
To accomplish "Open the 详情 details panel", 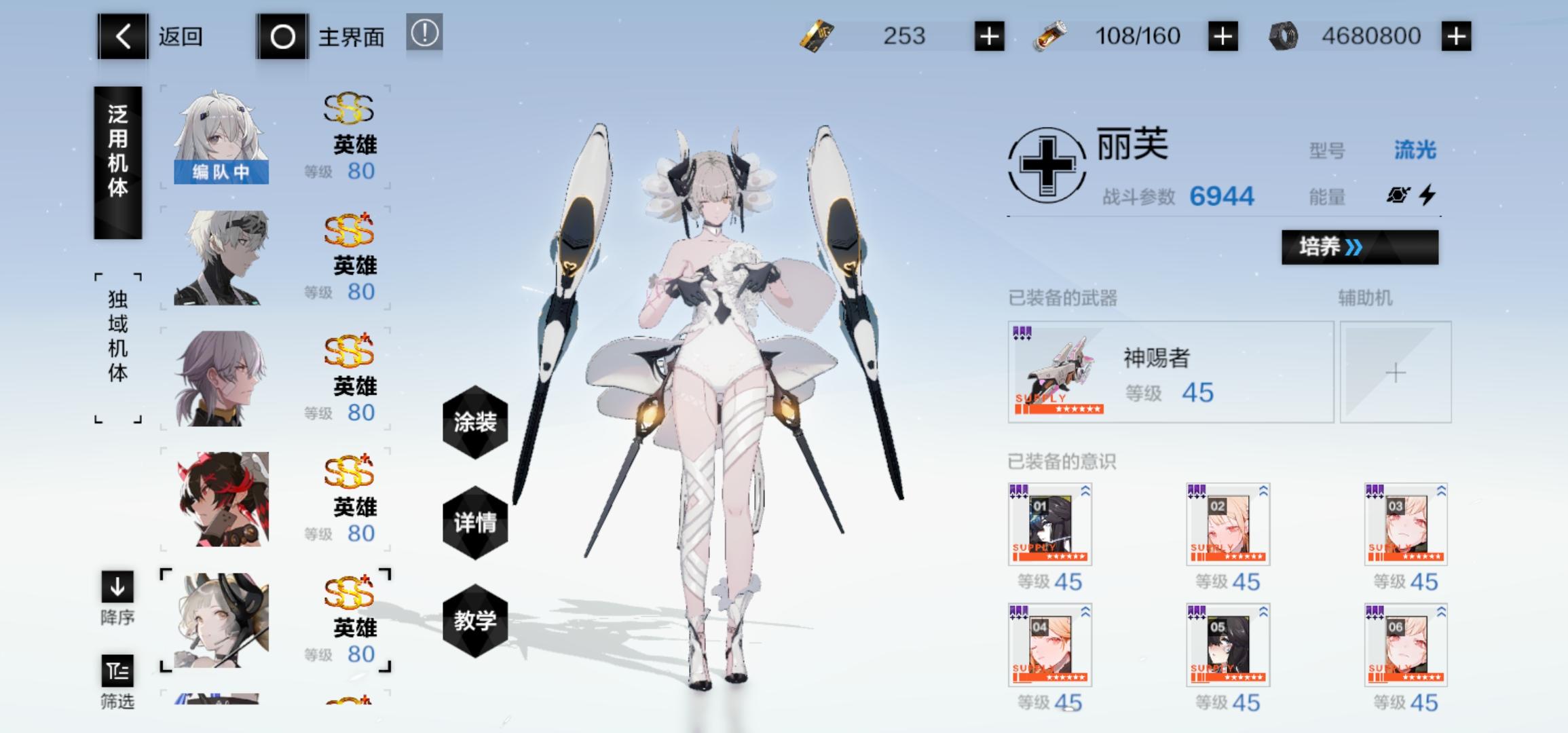I will pos(475,524).
